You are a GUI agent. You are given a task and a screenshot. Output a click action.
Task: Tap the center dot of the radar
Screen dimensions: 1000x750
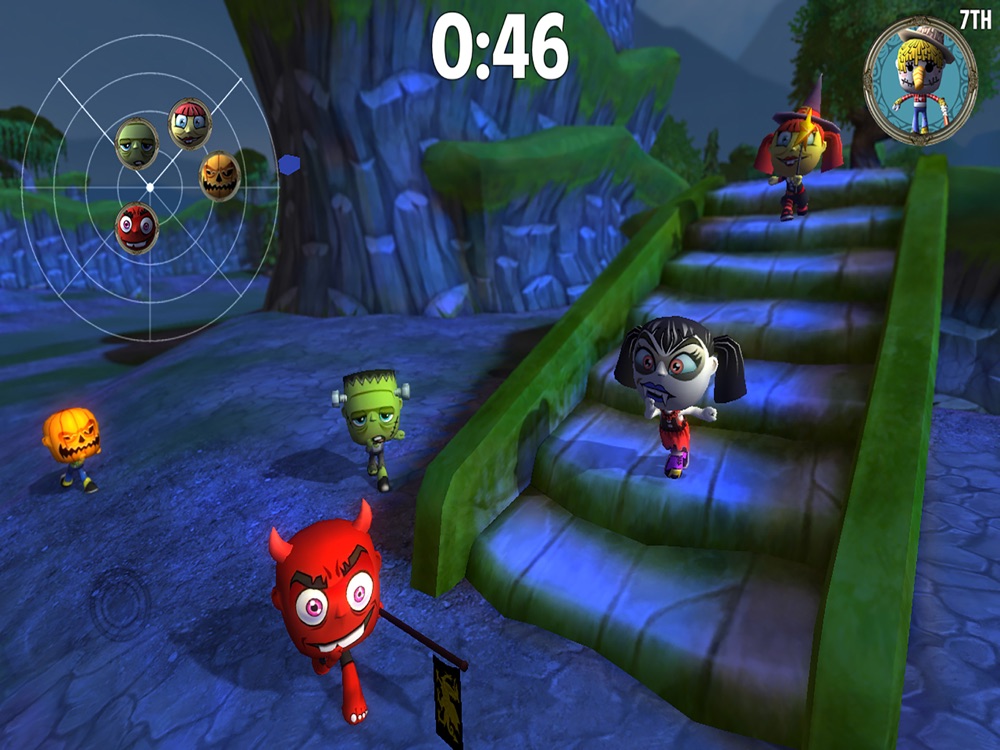pos(150,187)
